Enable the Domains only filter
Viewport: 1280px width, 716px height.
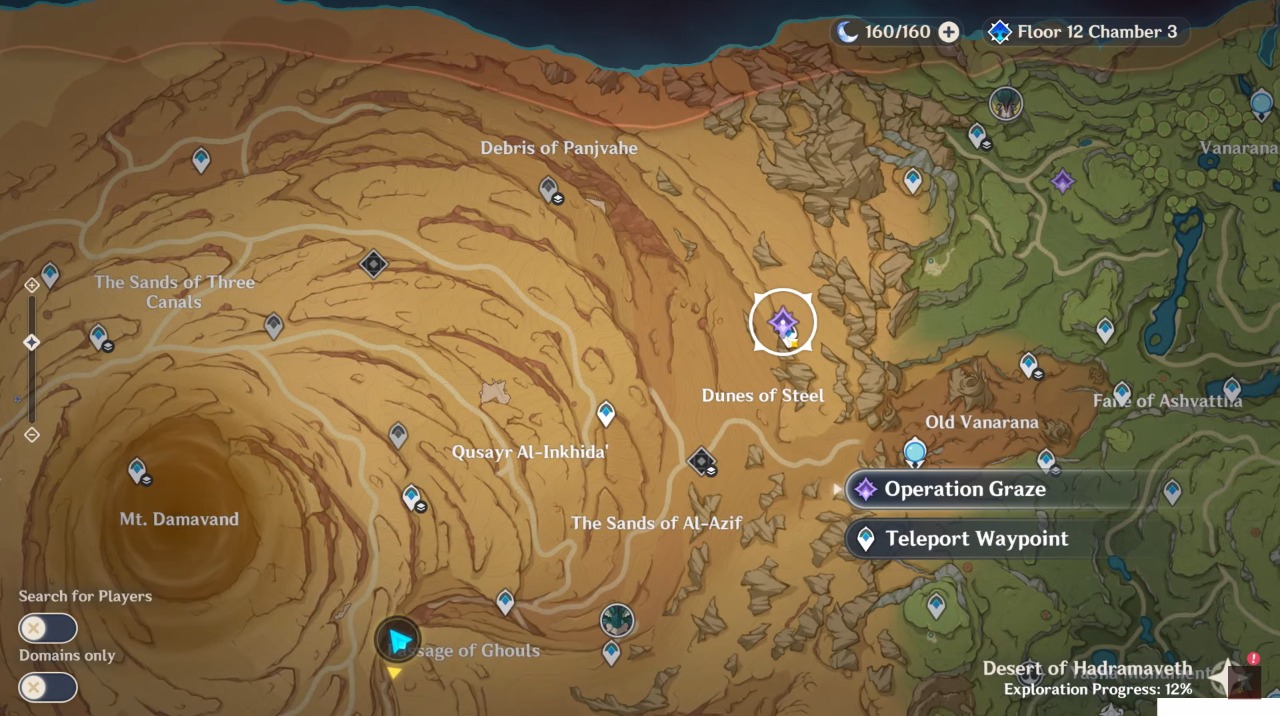point(48,687)
